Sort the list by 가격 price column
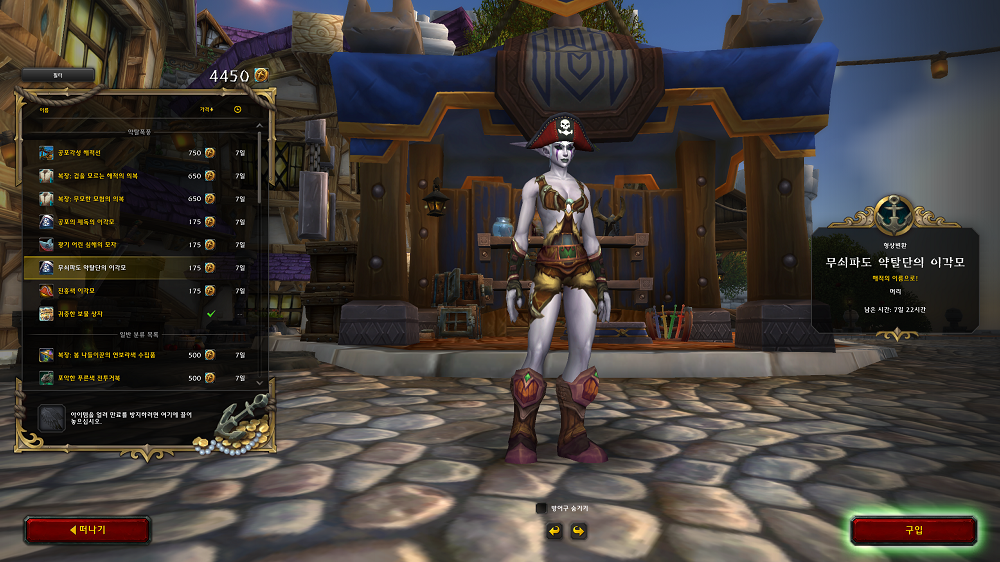The width and height of the screenshot is (1000, 562). click(x=206, y=109)
